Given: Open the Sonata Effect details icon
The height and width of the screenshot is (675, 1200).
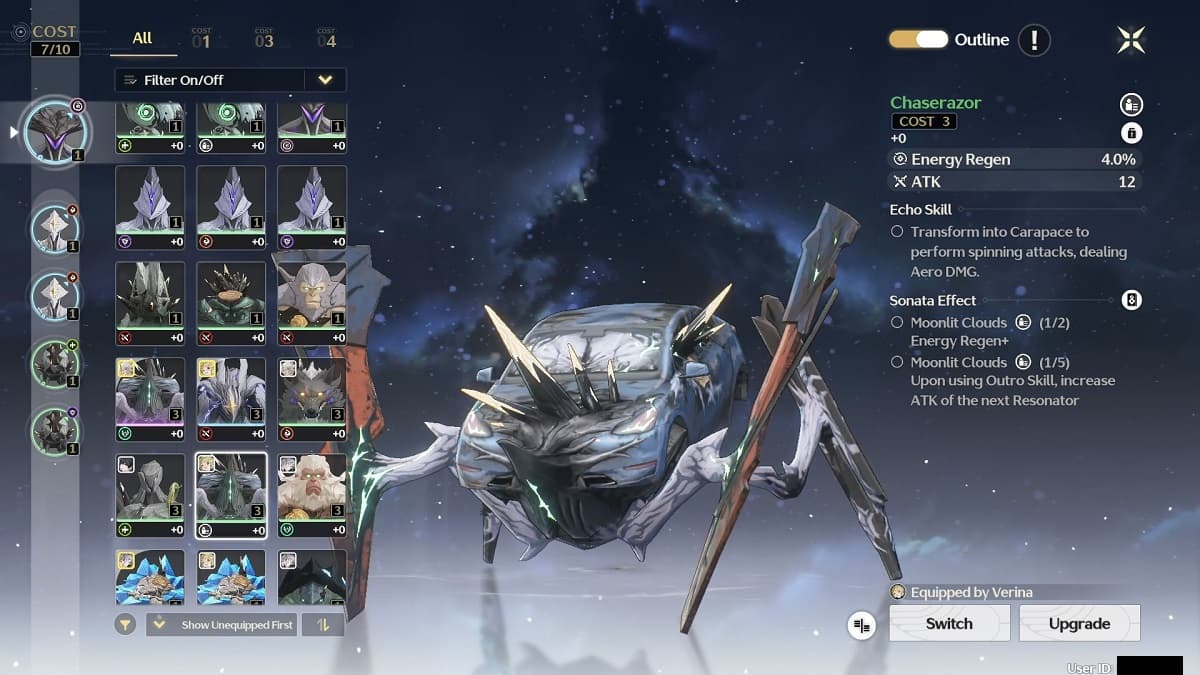Looking at the screenshot, I should coord(1131,300).
